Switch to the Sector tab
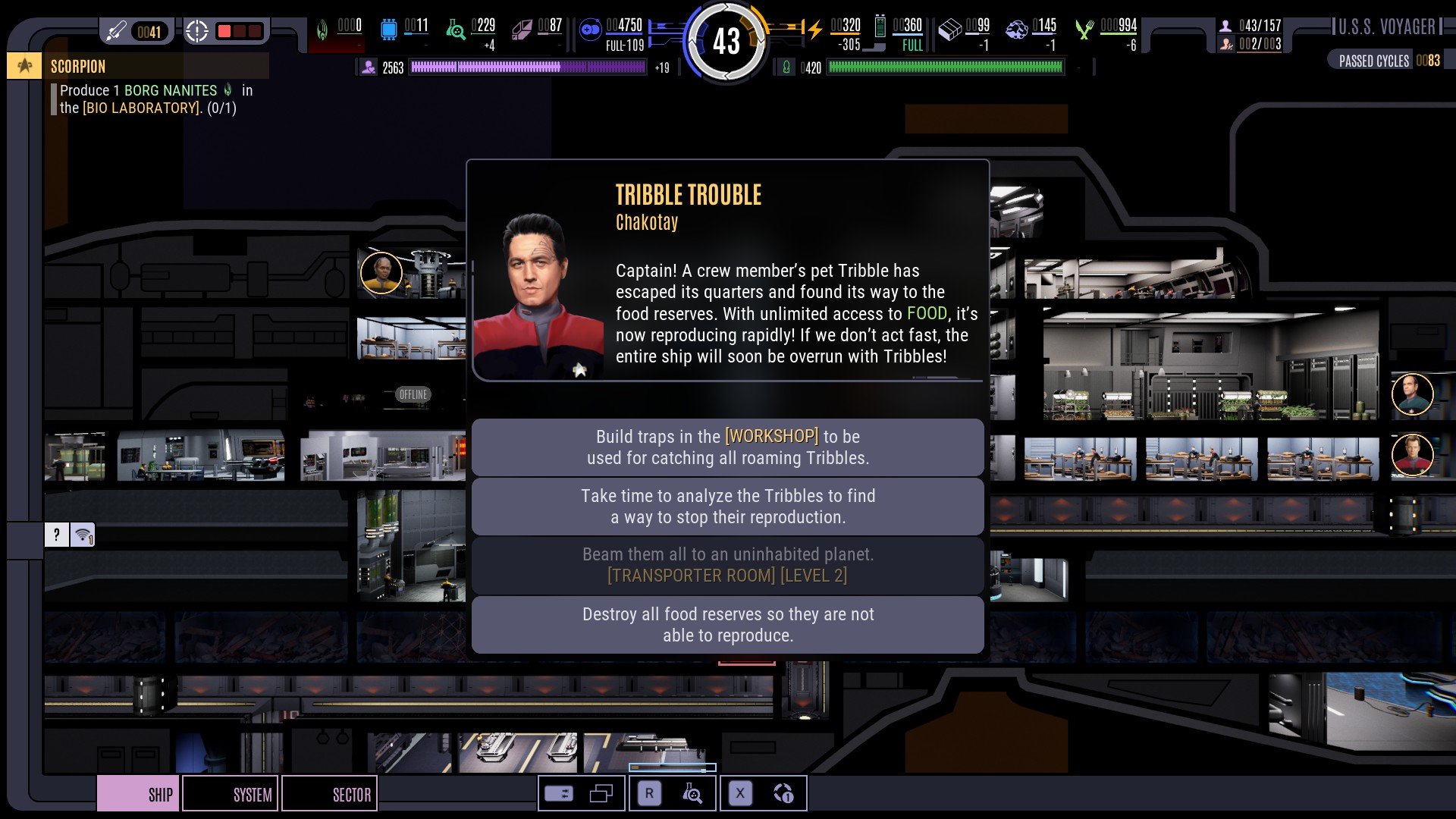 (329, 794)
